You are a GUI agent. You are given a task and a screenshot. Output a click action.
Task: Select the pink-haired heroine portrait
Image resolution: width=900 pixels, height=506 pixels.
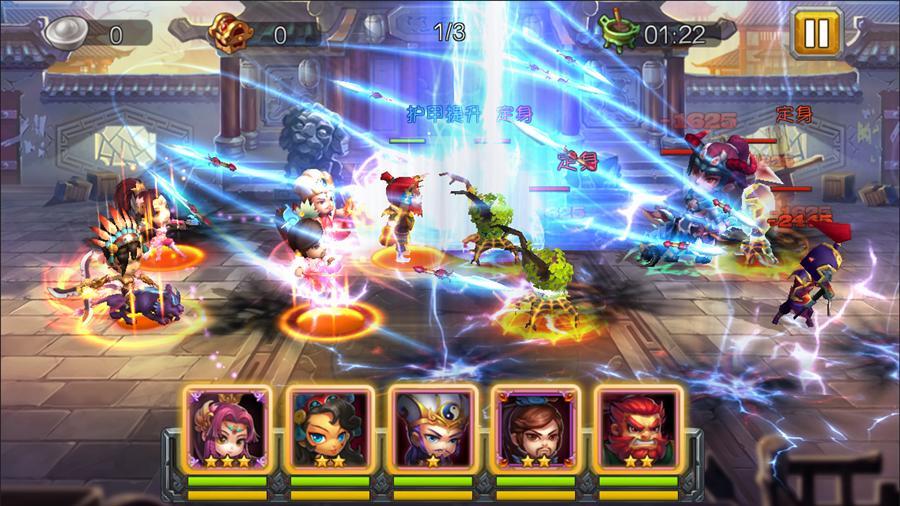(227, 430)
